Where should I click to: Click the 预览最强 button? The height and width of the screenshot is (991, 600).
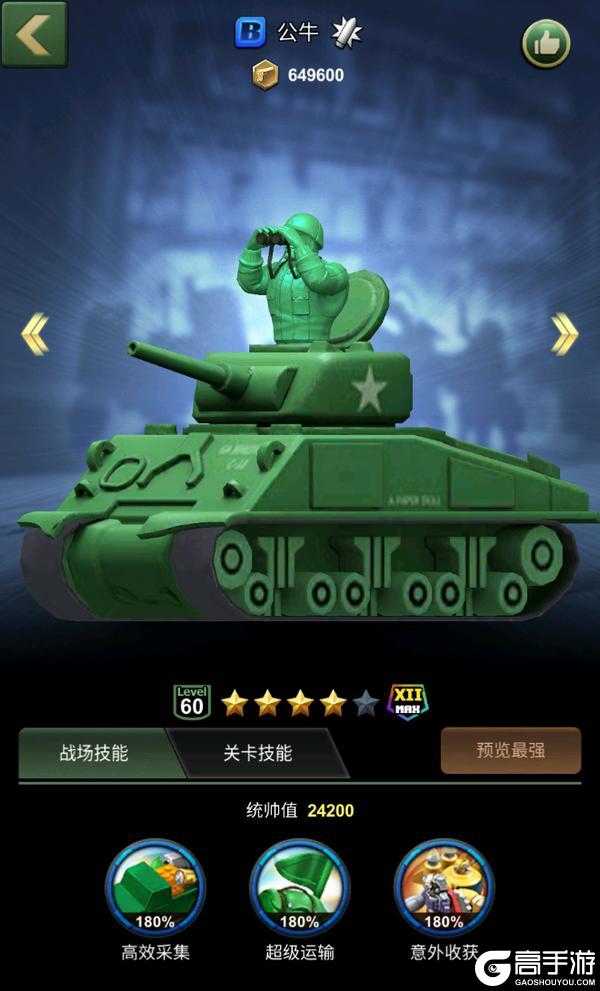pyautogui.click(x=510, y=750)
